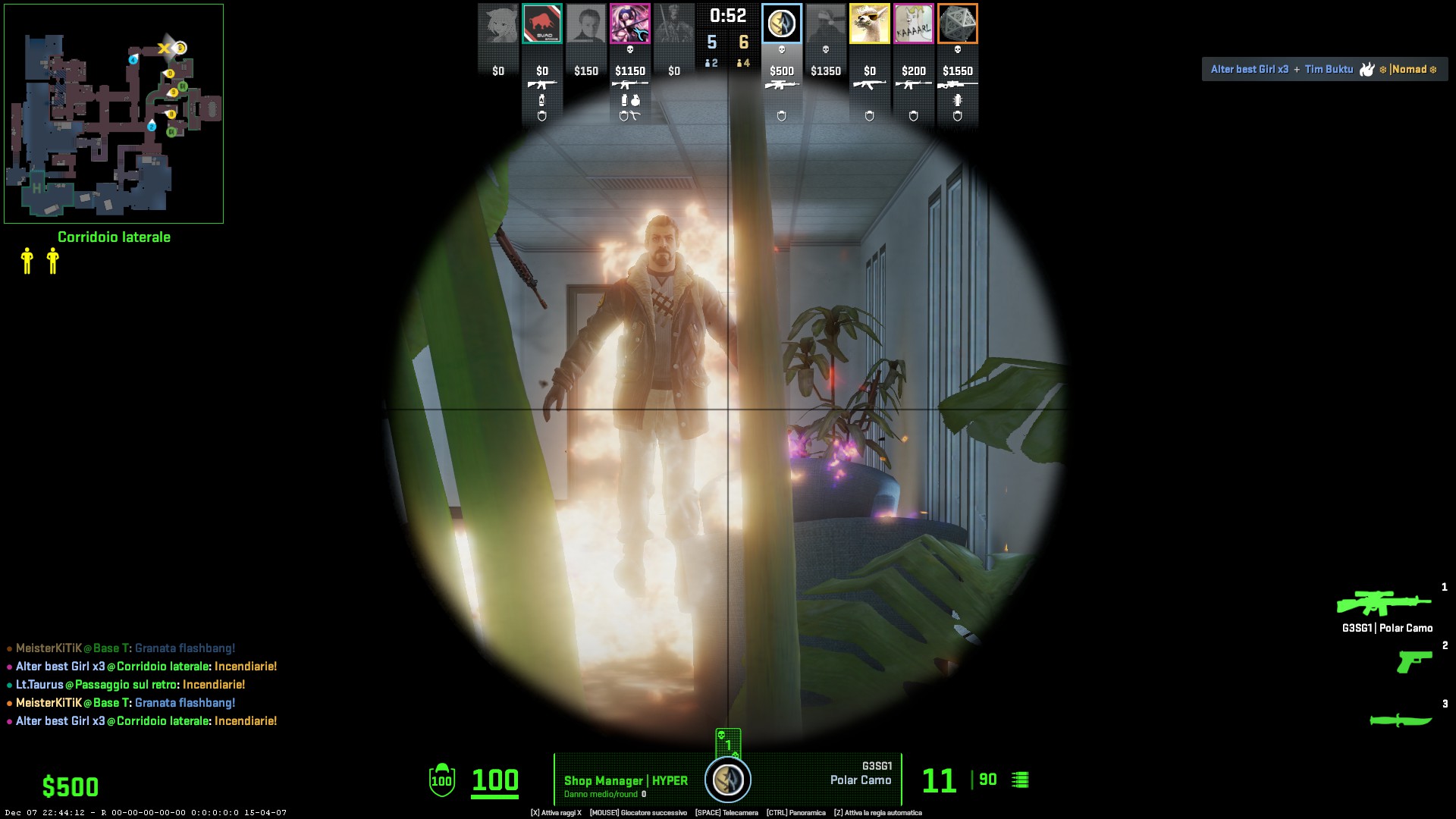The width and height of the screenshot is (1456, 819).
Task: Select the KAAAARL avatar player
Action: coord(913,24)
